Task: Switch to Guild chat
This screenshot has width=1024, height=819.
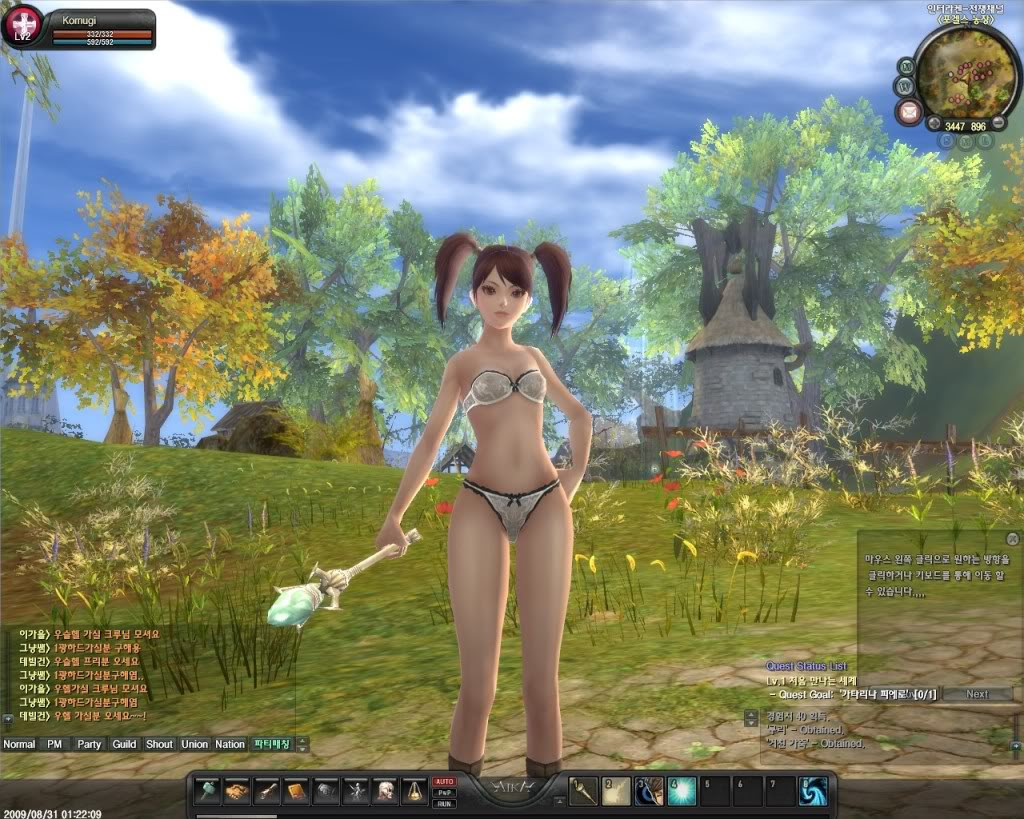Action: click(124, 744)
